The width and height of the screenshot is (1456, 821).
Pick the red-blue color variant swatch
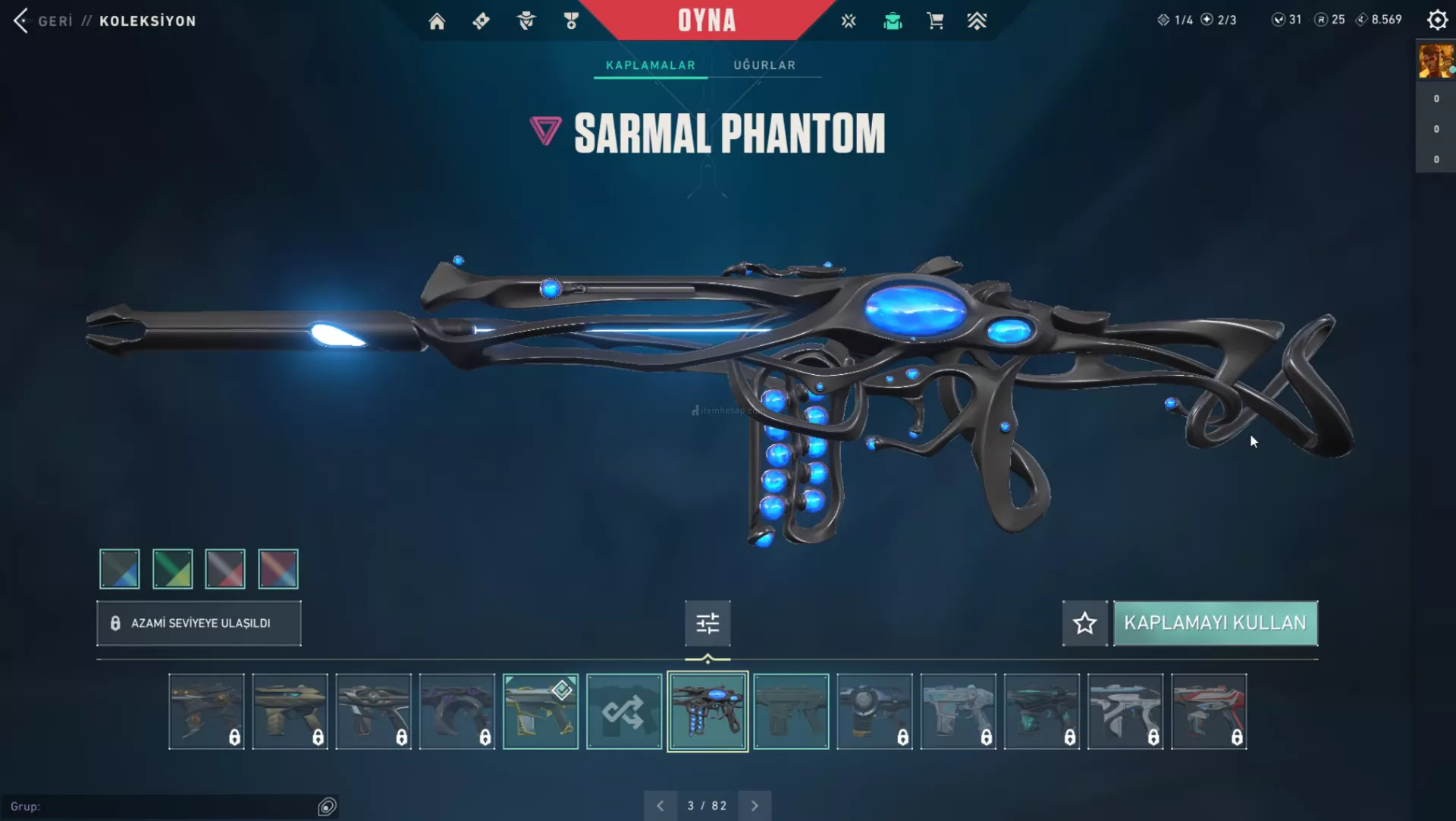(278, 569)
